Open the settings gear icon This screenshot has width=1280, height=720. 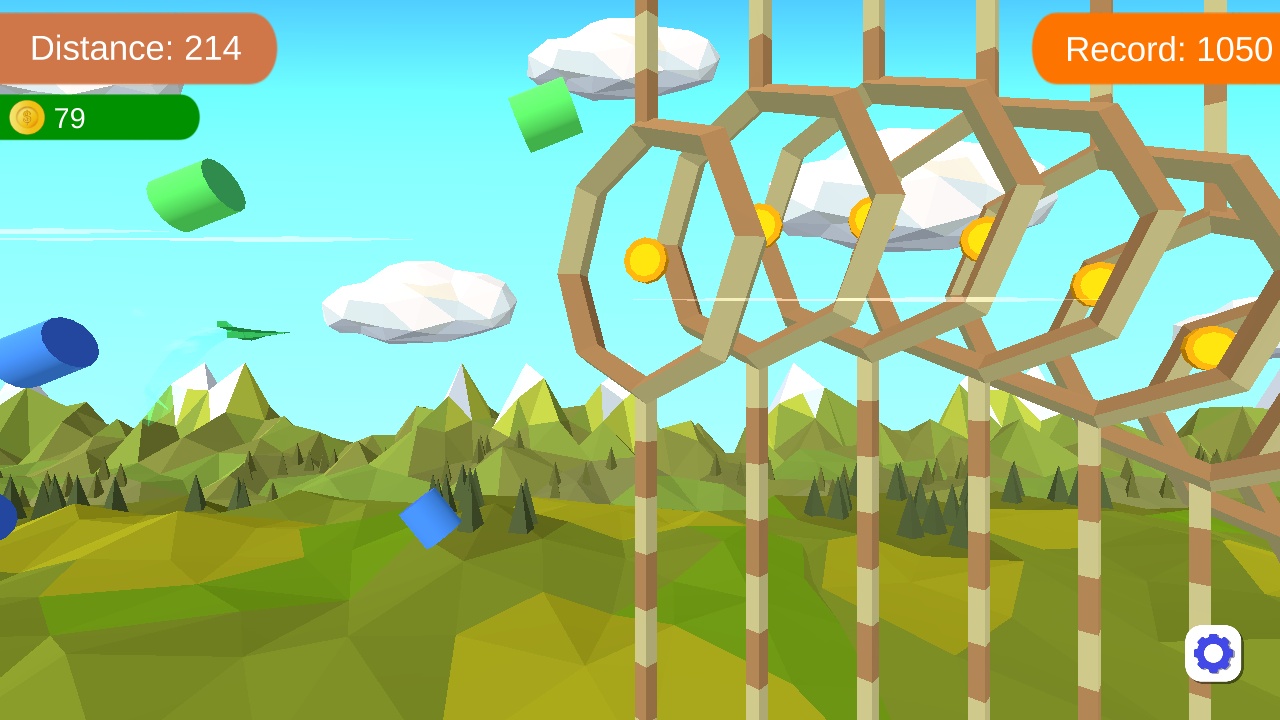tap(1212, 654)
